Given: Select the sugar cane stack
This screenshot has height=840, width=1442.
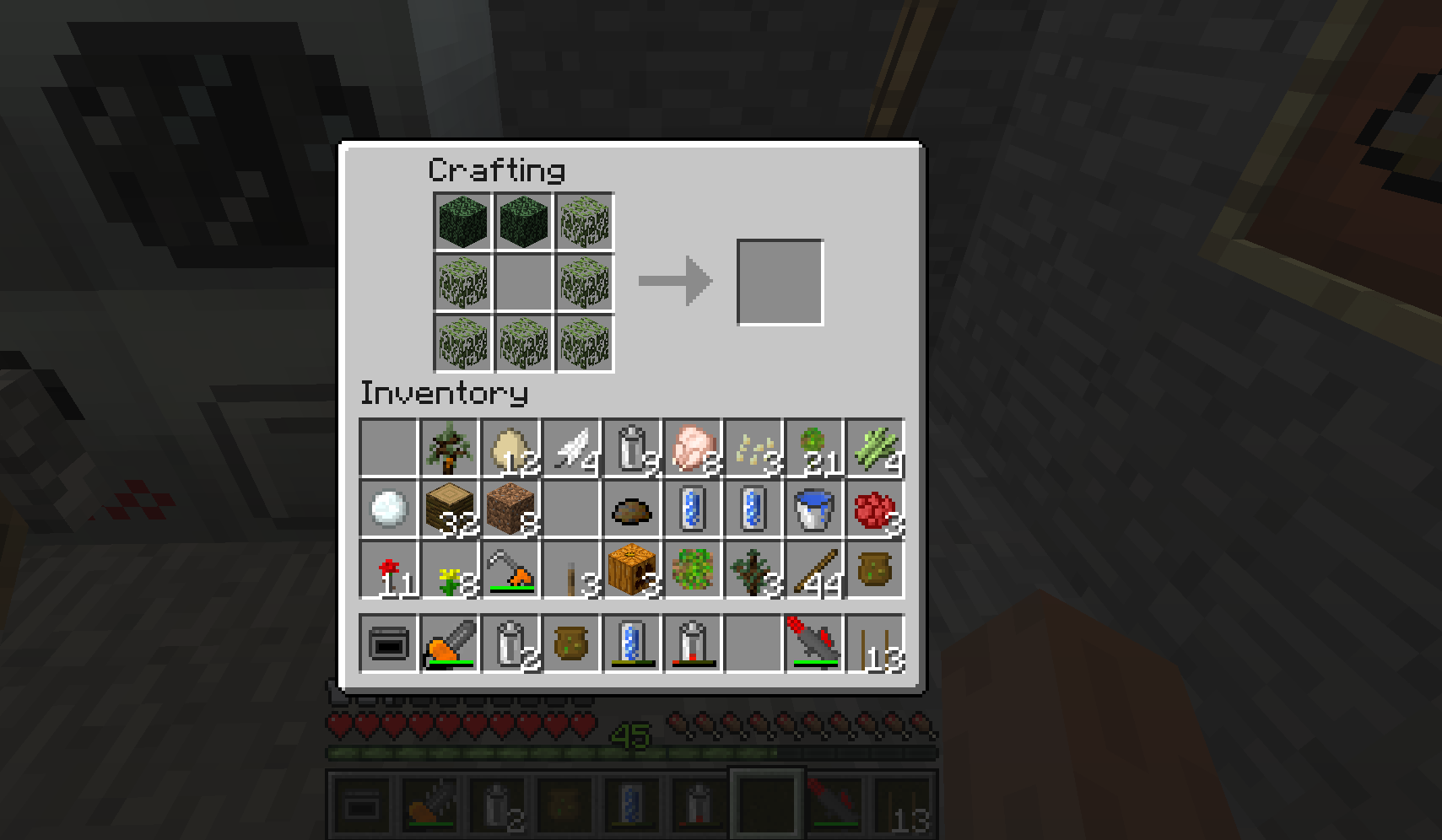Looking at the screenshot, I should [x=876, y=449].
